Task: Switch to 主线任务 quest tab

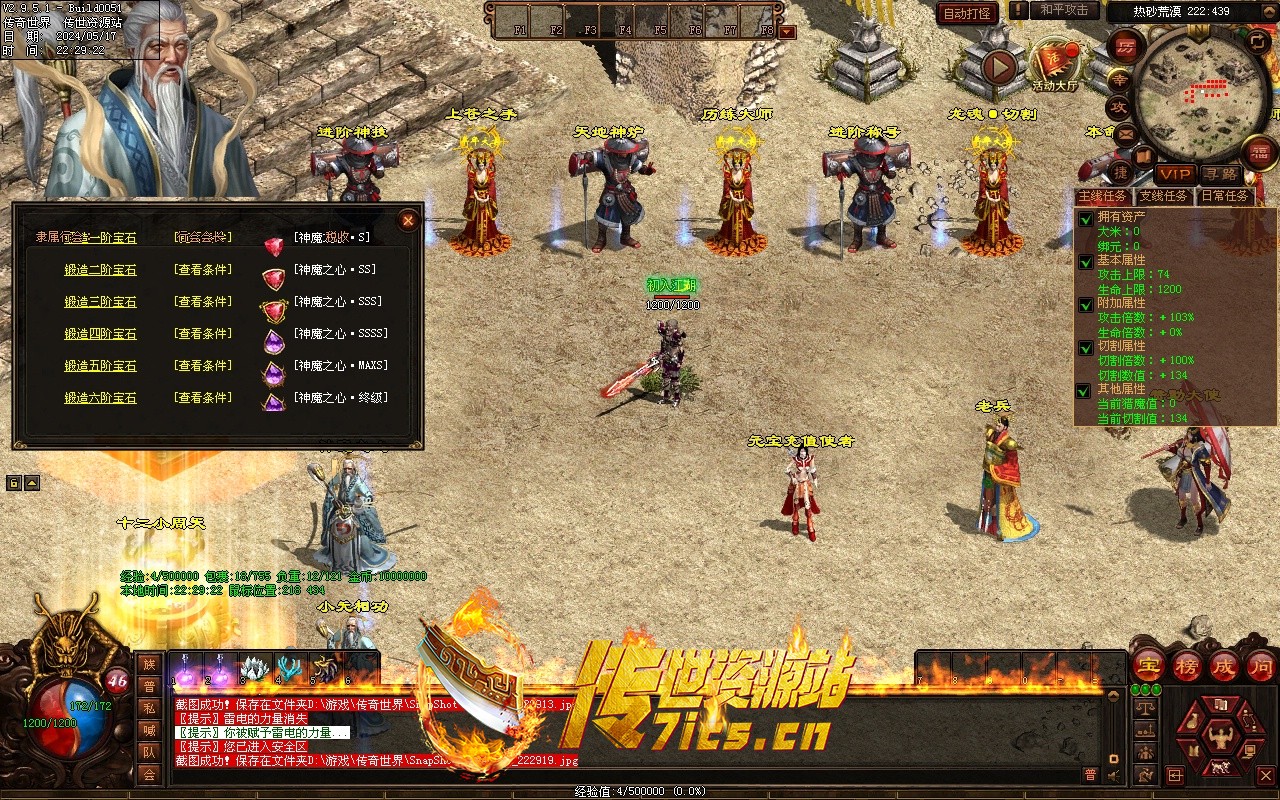Action: tap(1103, 196)
